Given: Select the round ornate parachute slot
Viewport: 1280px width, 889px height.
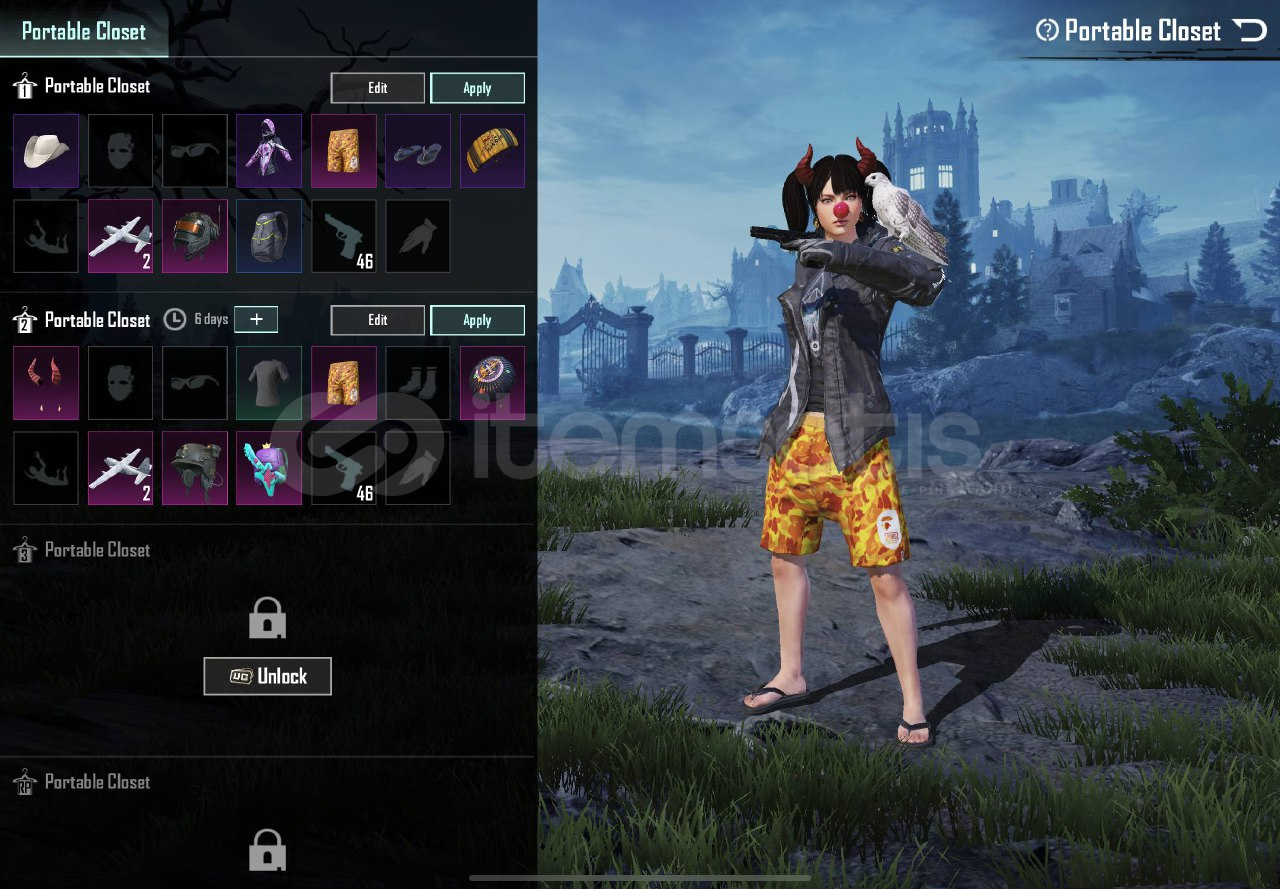Looking at the screenshot, I should coord(492,383).
